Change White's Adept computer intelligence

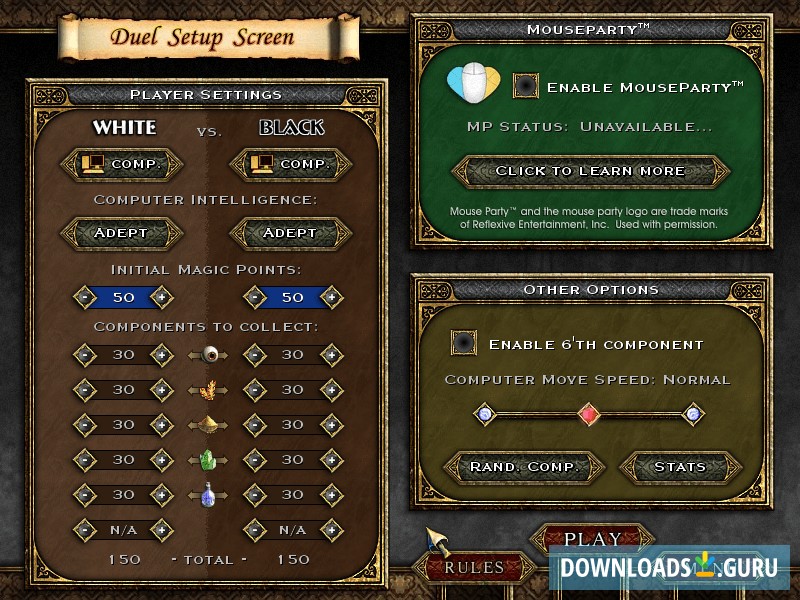pyautogui.click(x=122, y=233)
